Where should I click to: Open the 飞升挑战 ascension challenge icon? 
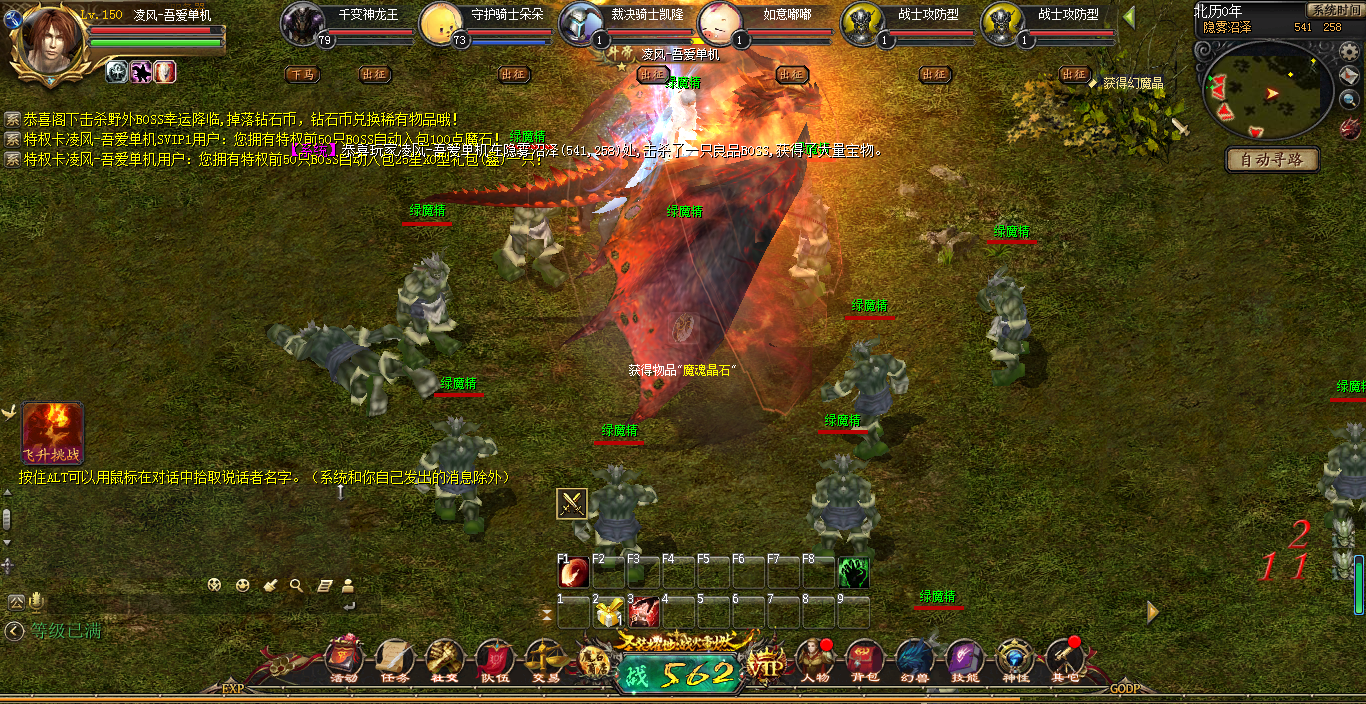(52, 432)
